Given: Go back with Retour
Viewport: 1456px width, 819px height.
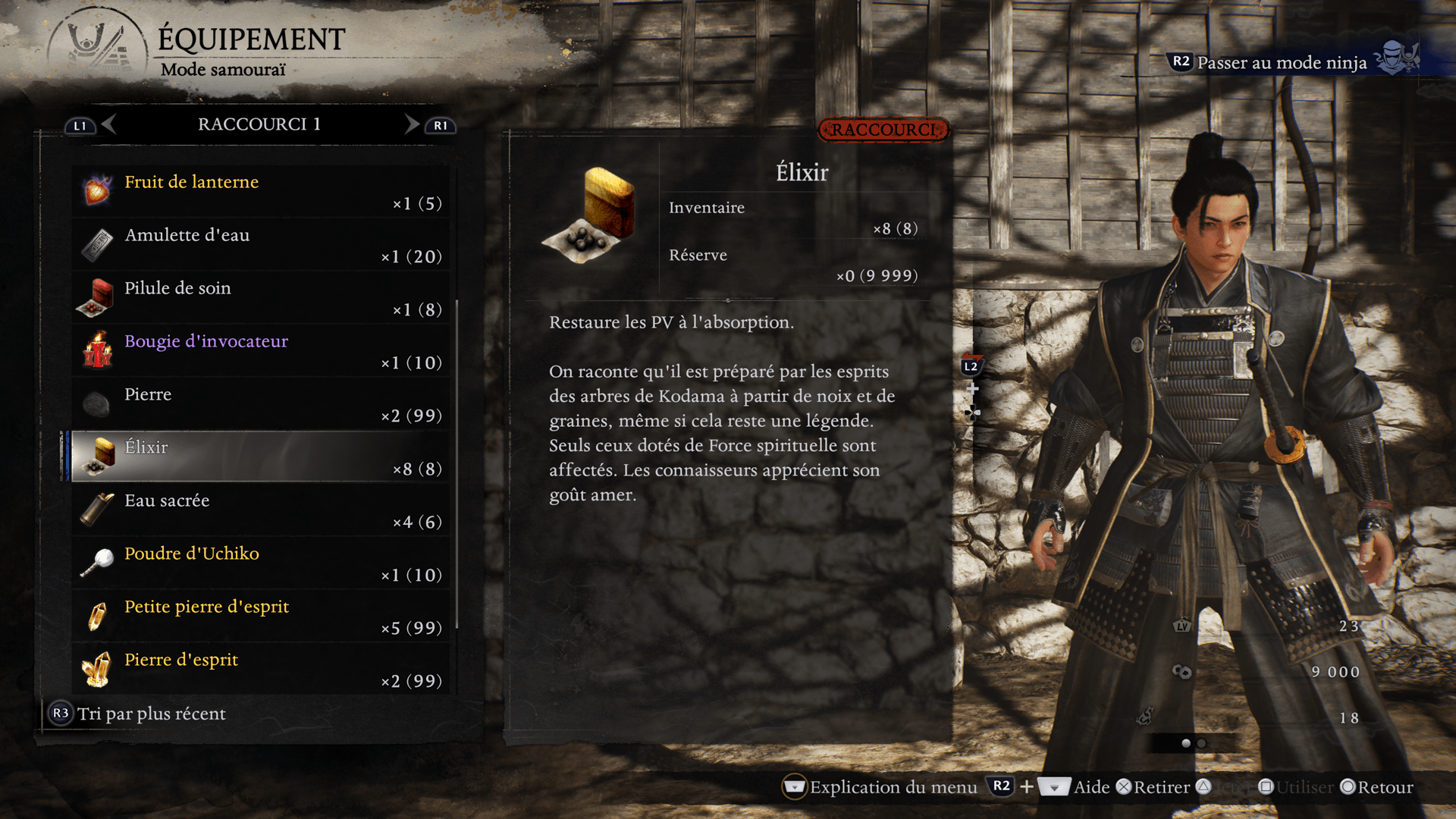Looking at the screenshot, I should click(1377, 787).
